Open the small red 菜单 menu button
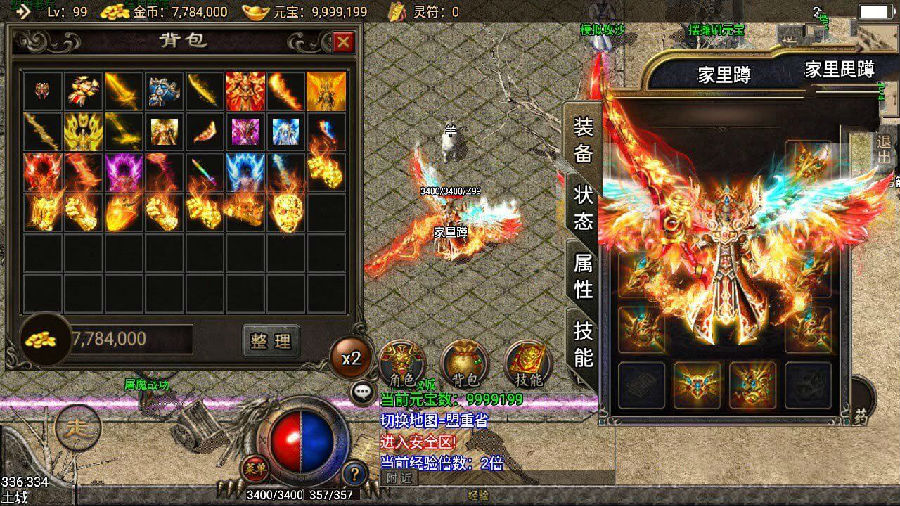900x506 pixels. pos(253,466)
